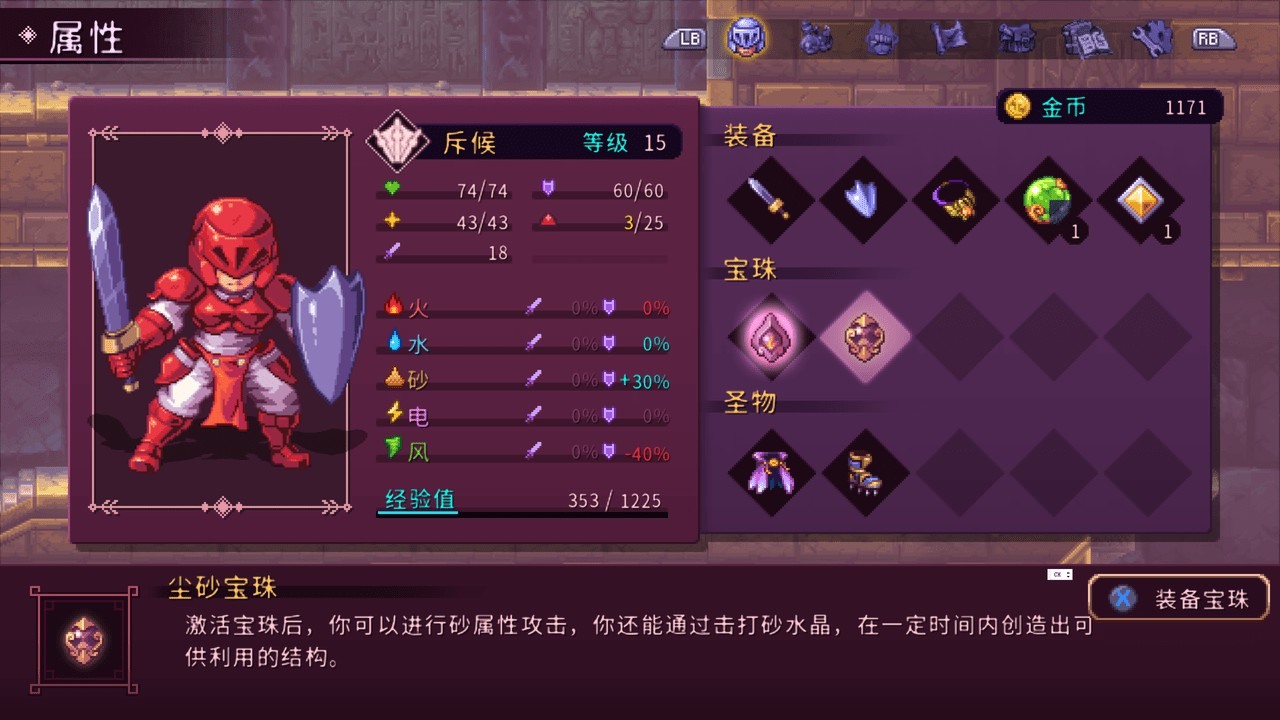Image resolution: width=1280 pixels, height=720 pixels.
Task: Open the map scroll menu icon
Action: pyautogui.click(x=948, y=38)
